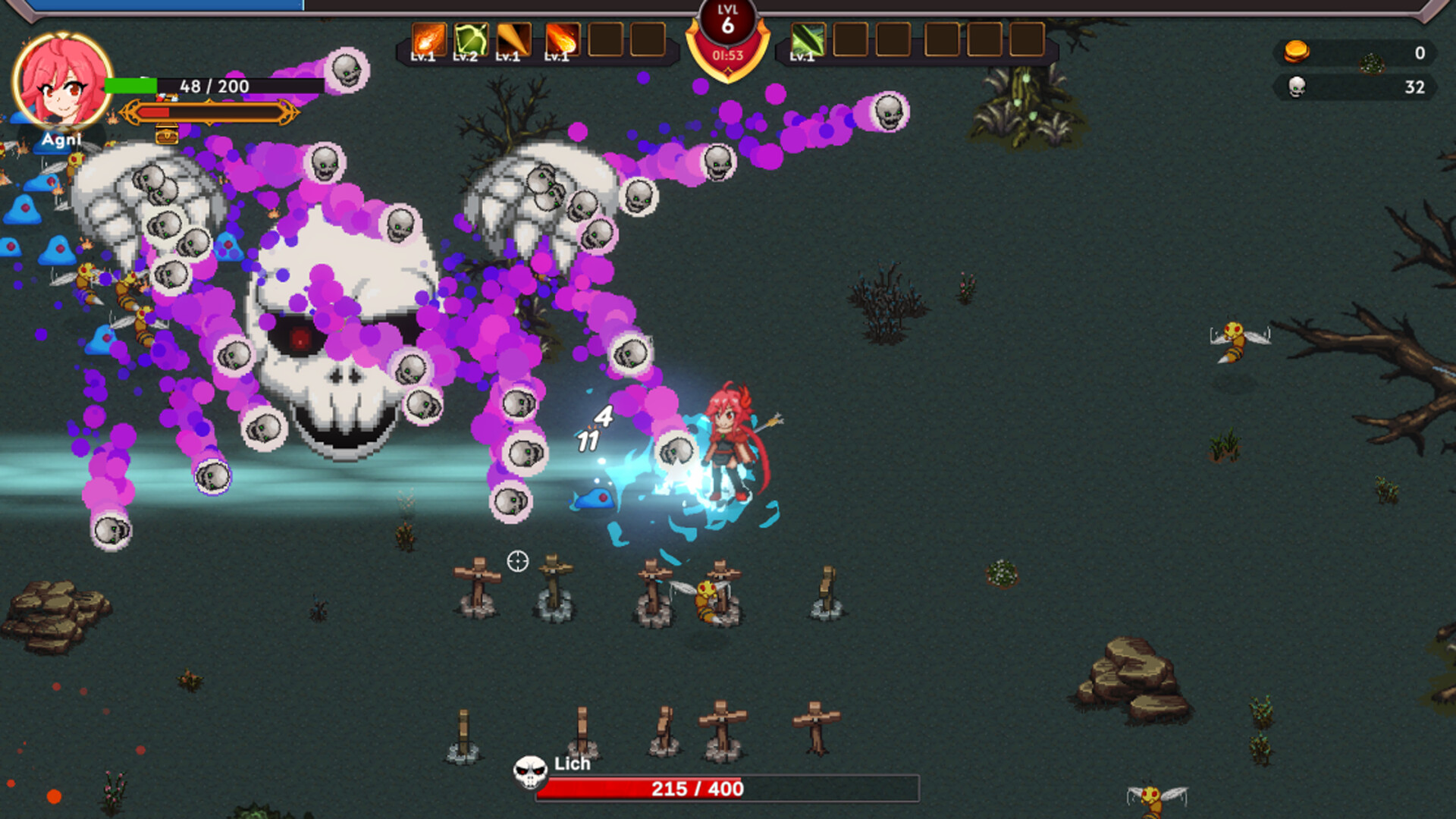Click Agni's character portrait
This screenshot has height=819, width=1456.
point(62,80)
